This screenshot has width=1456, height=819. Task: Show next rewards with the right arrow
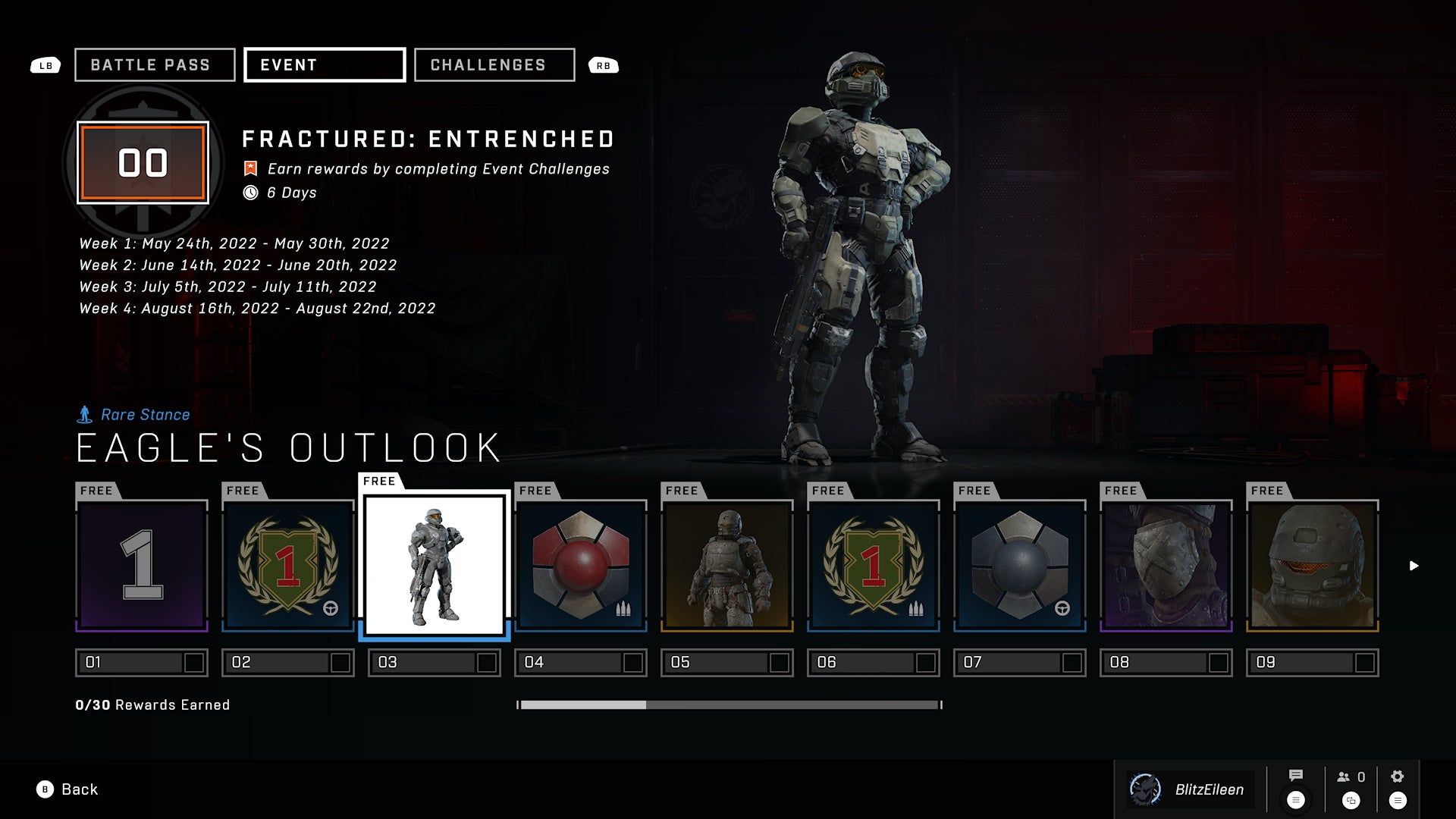tap(1414, 566)
